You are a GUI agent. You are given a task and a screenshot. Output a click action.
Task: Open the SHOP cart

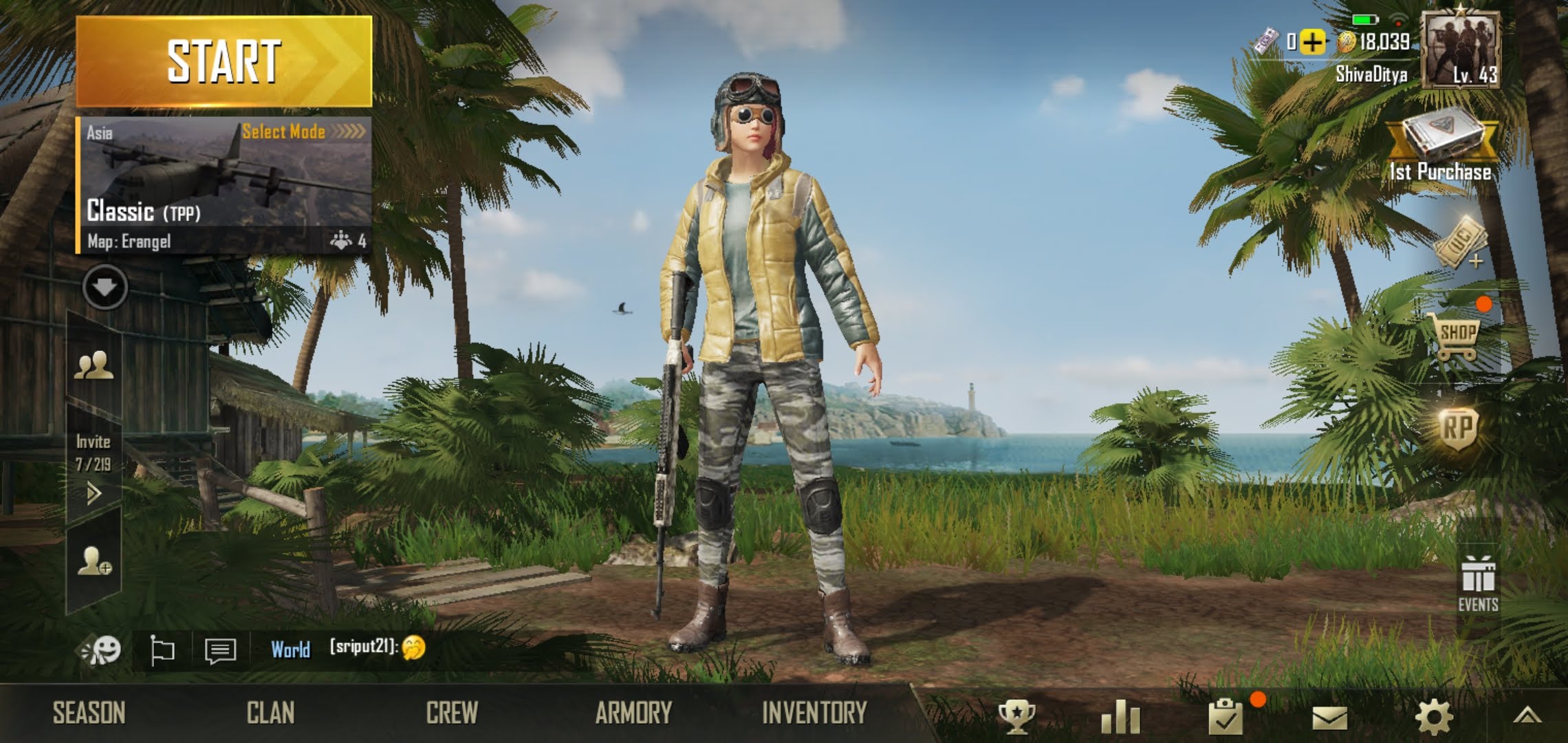point(1458,338)
